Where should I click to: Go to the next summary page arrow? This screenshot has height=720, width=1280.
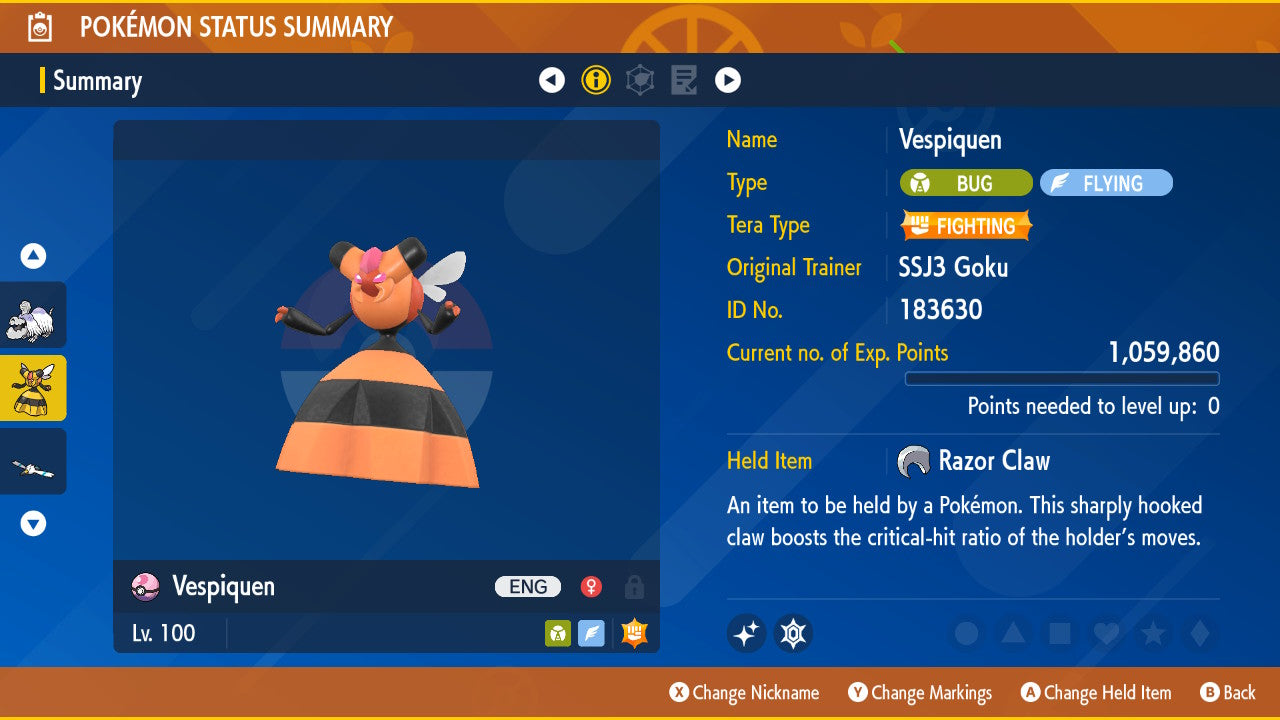click(x=728, y=80)
